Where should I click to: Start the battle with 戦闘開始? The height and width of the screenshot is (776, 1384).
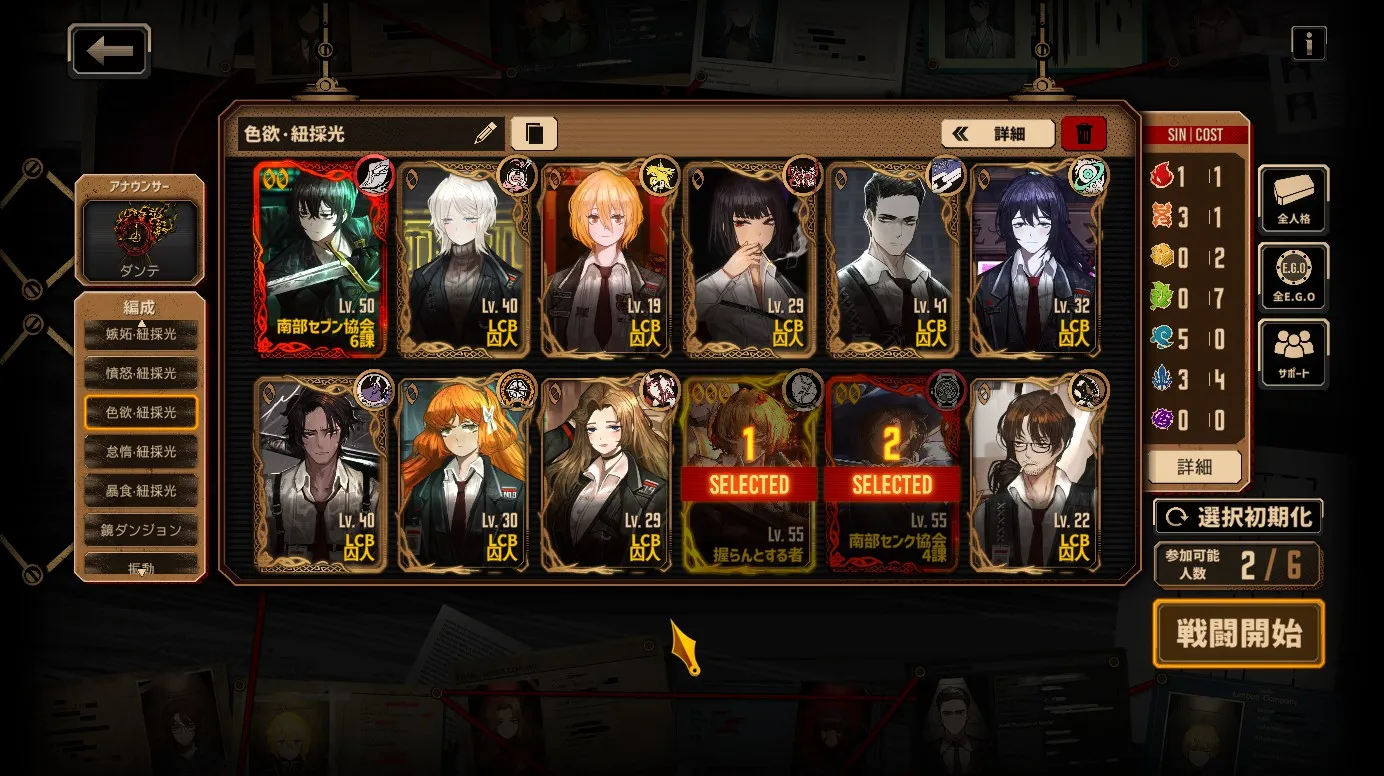click(x=1238, y=634)
